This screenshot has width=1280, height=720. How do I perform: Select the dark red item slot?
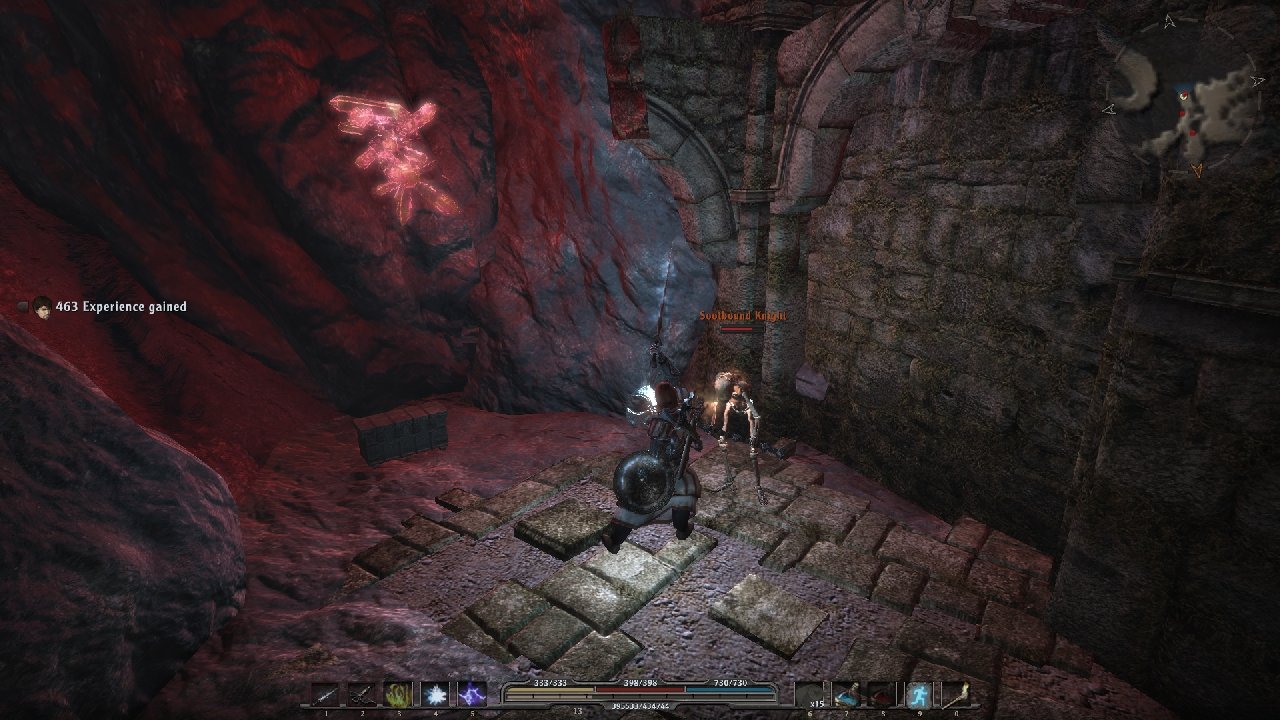pyautogui.click(x=882, y=694)
